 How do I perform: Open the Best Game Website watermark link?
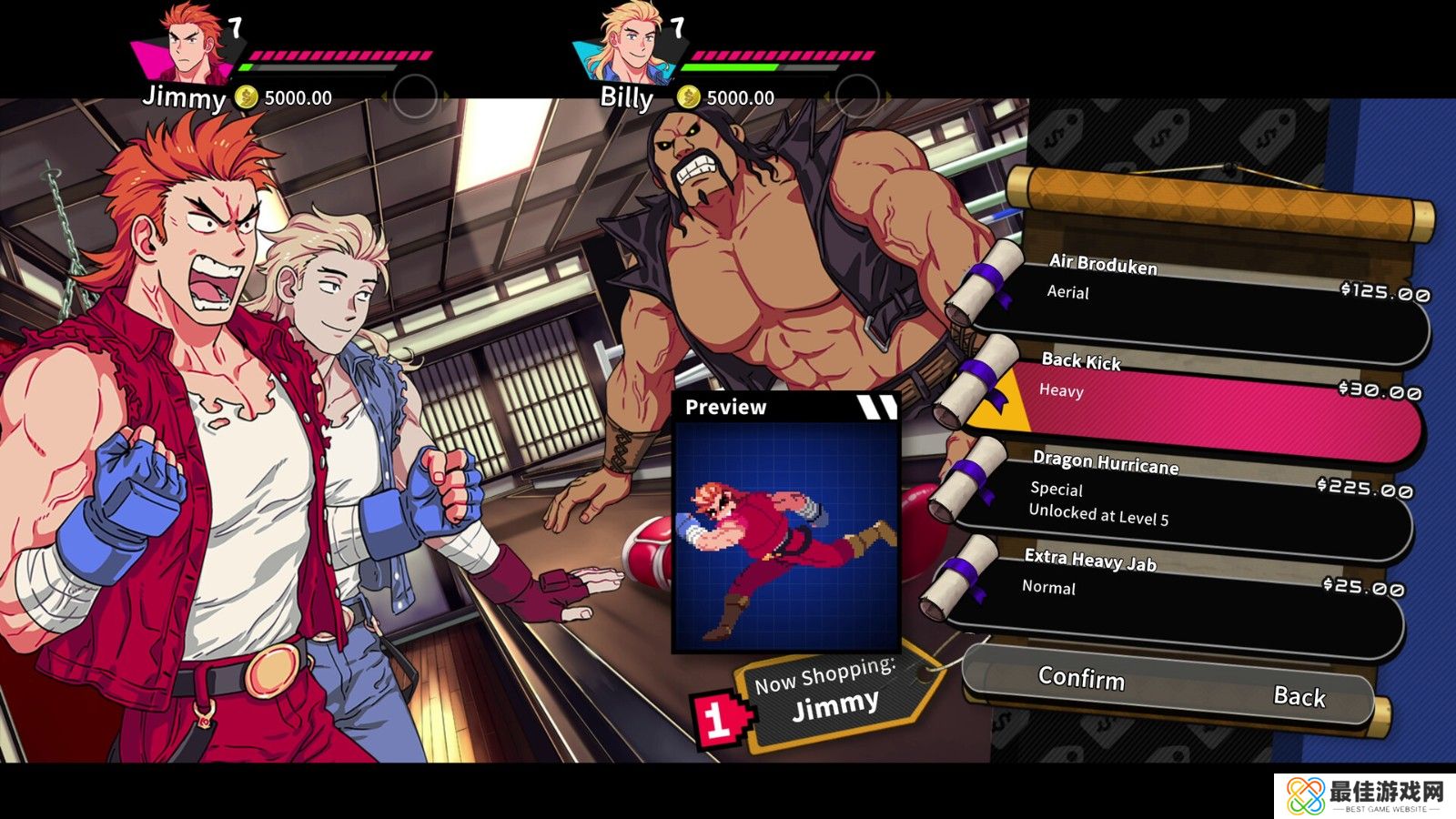pyautogui.click(x=1365, y=795)
